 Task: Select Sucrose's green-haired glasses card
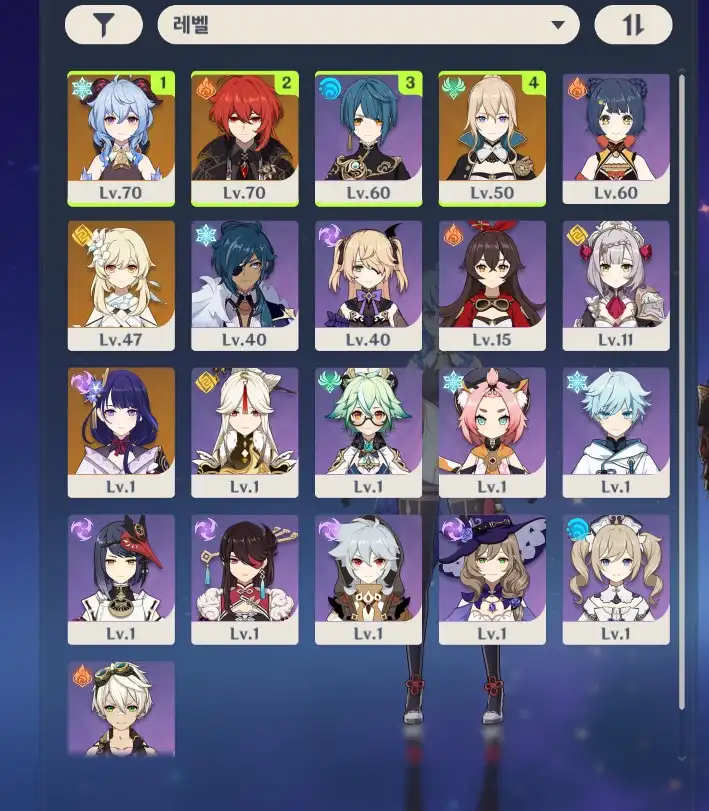pos(368,432)
